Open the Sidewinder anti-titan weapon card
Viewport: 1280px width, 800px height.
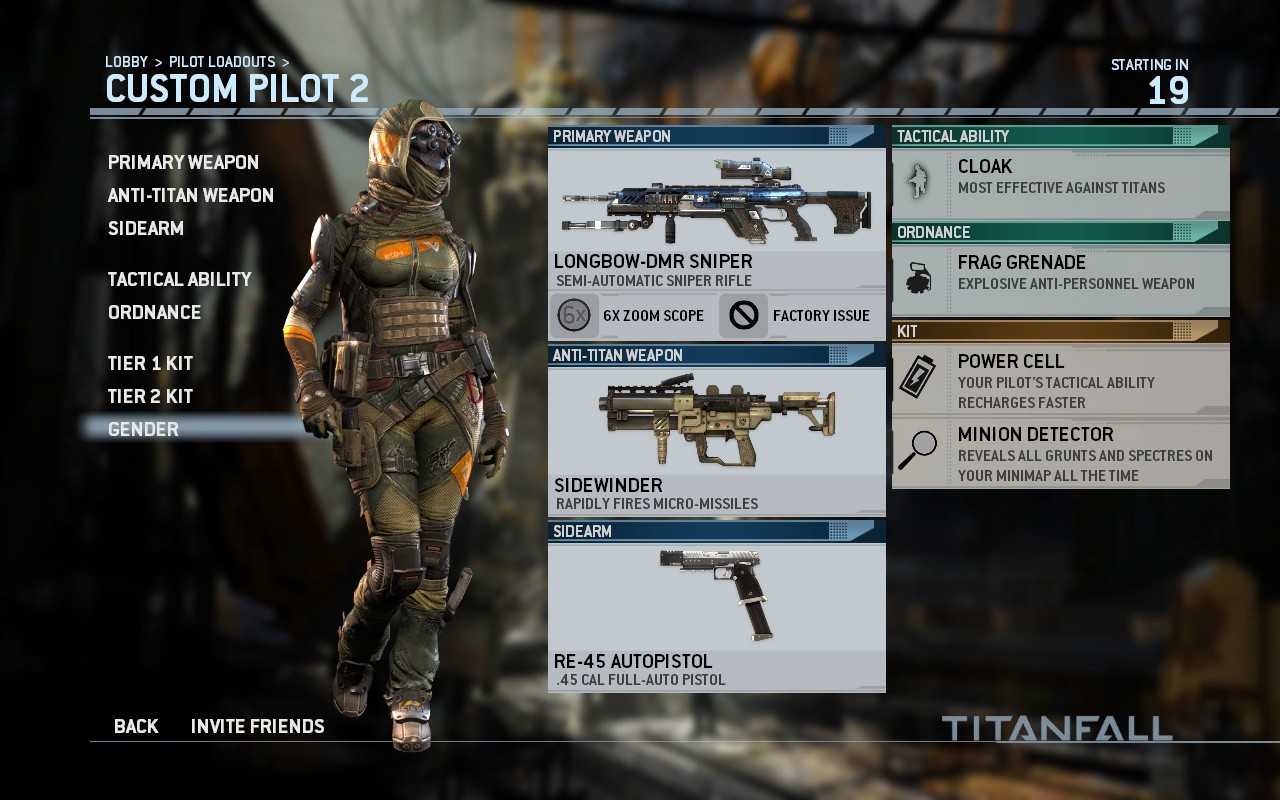pyautogui.click(x=716, y=440)
